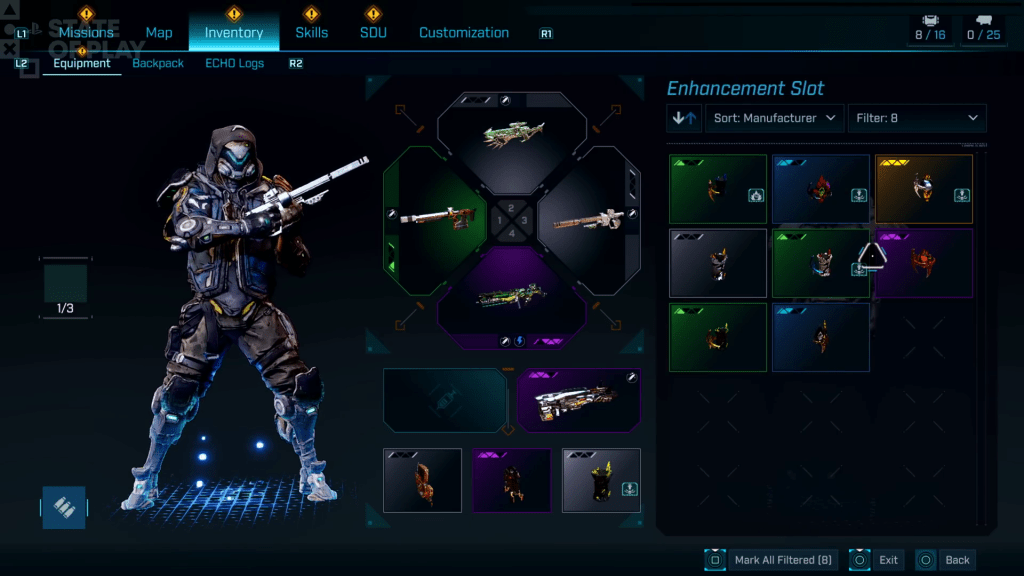Image resolution: width=1024 pixels, height=576 pixels.
Task: Open the Sort: Manufacturer dropdown
Action: coord(775,118)
